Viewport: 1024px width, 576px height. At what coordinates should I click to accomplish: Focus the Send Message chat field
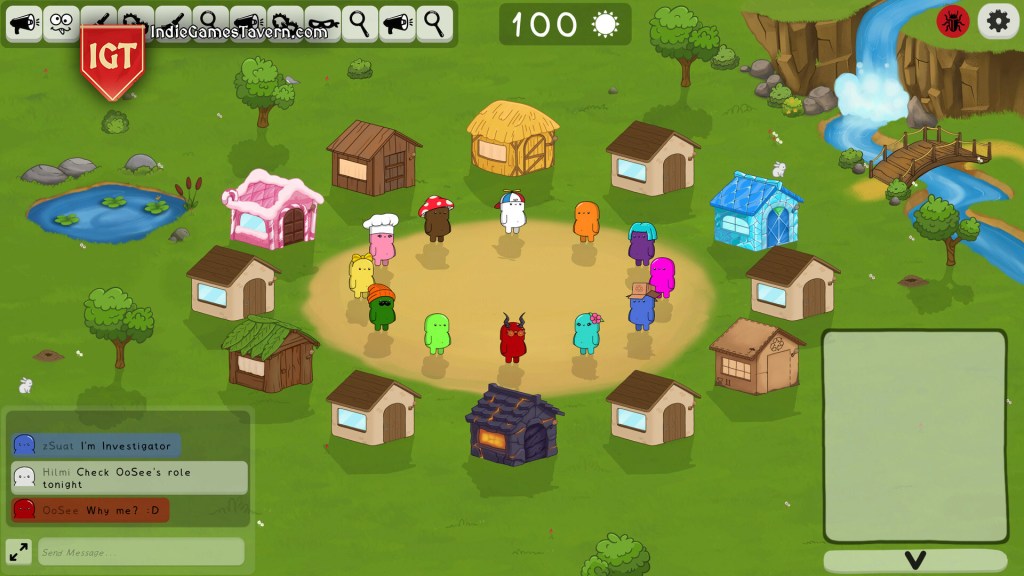141,551
